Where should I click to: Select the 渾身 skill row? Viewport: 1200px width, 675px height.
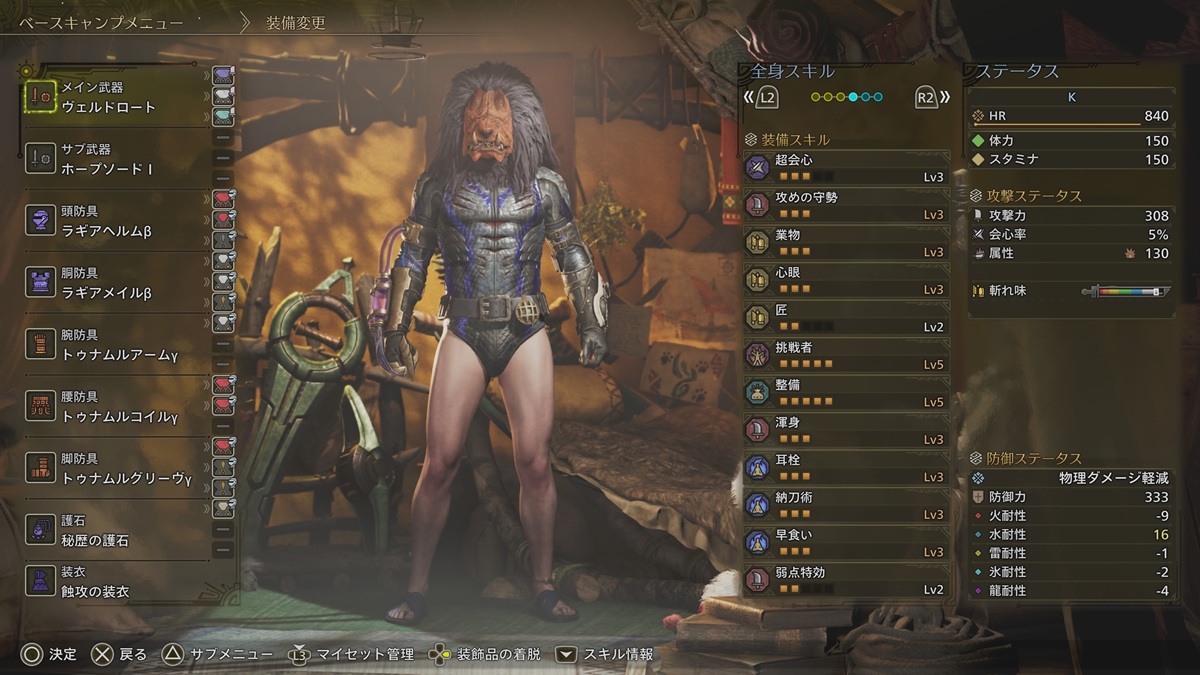pos(846,431)
